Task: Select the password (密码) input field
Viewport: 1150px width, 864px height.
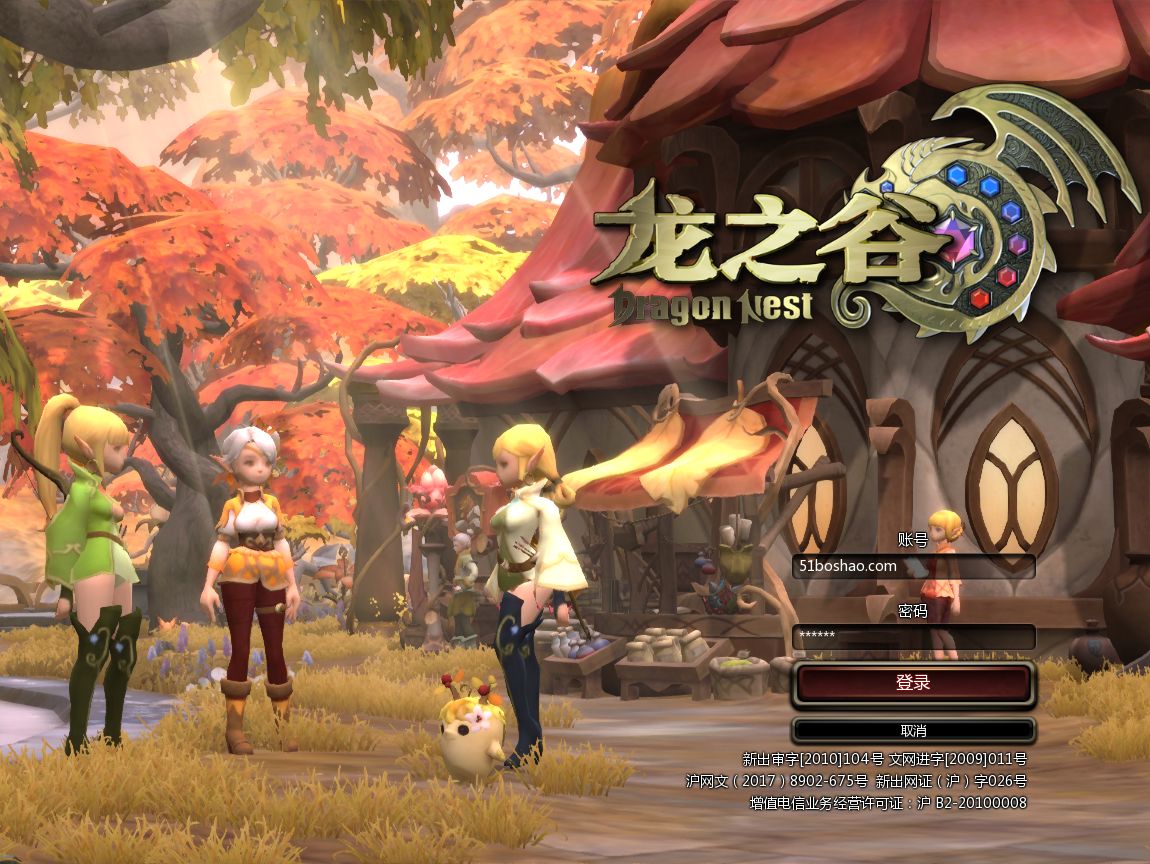Action: pyautogui.click(x=913, y=637)
